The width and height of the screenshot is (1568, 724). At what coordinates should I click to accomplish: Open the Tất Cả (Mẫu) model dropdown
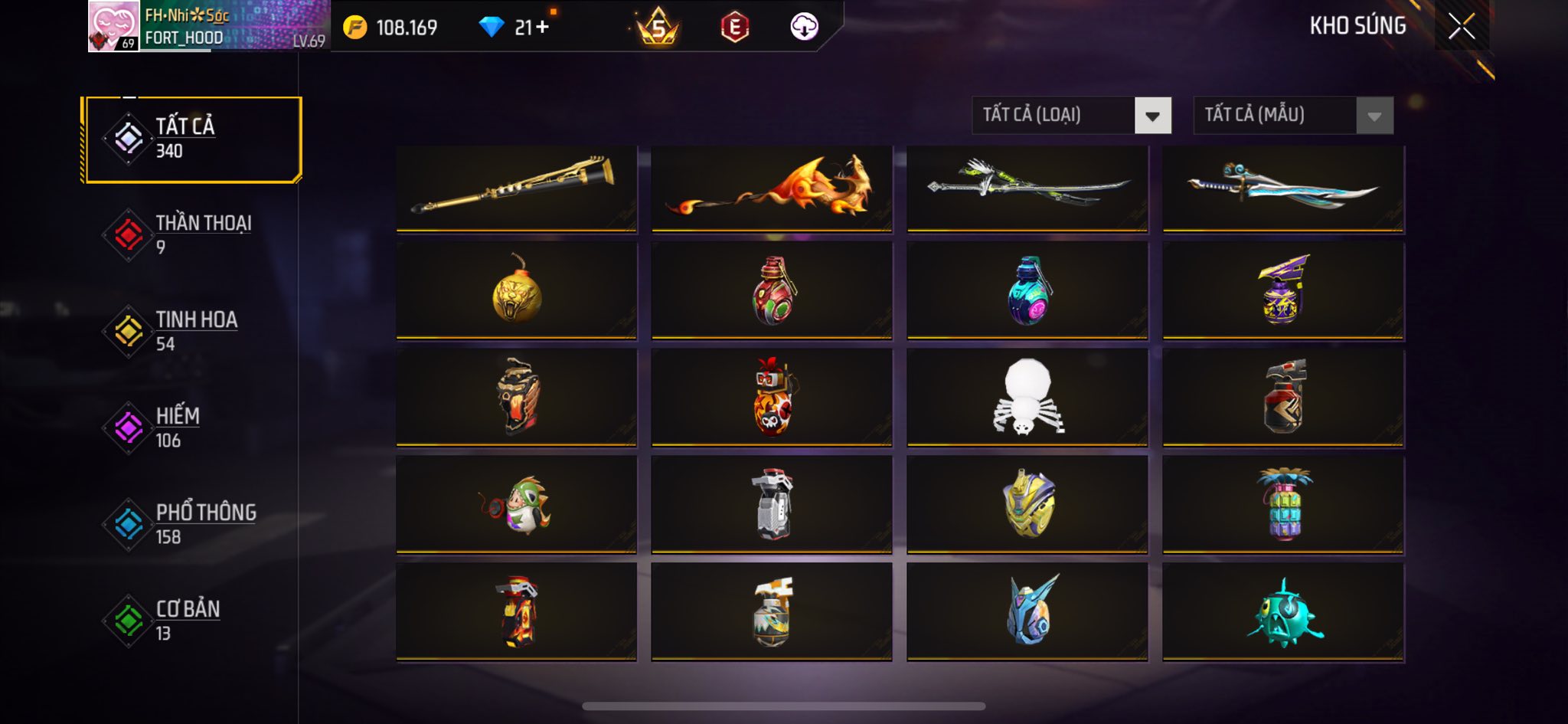pos(1293,116)
